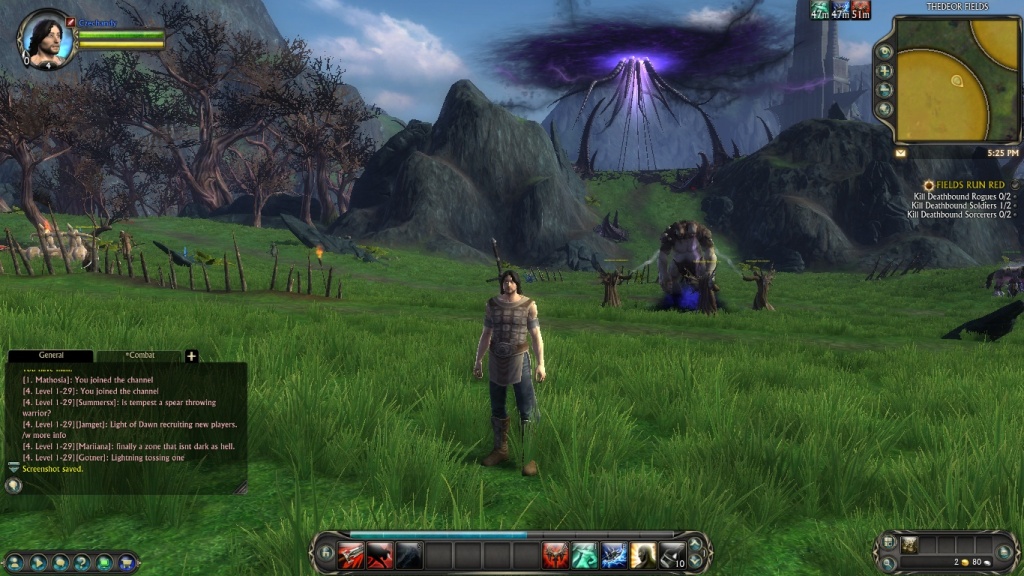1024x576 pixels.
Task: Activate the glowing golden figure ability
Action: tap(643, 555)
